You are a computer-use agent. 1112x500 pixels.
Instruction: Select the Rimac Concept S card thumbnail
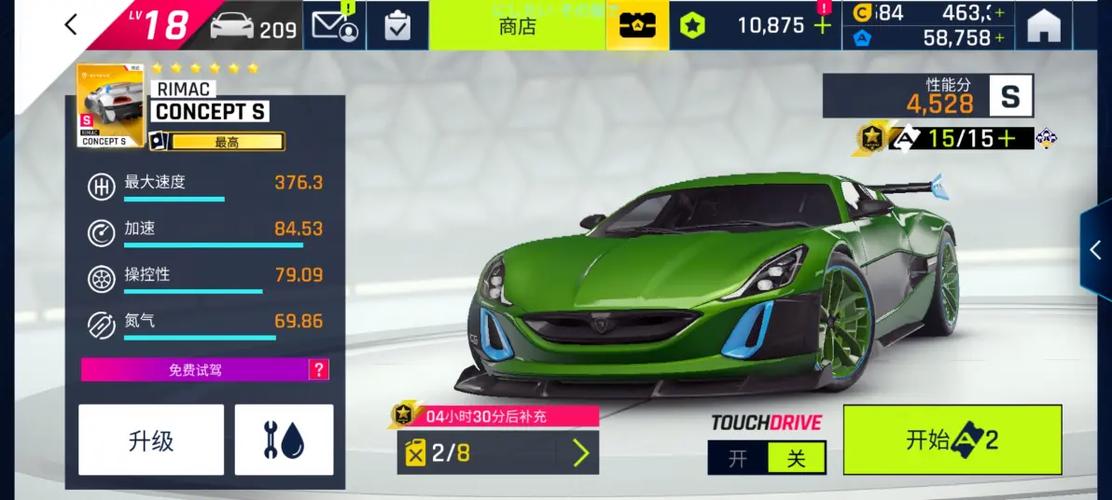click(110, 106)
